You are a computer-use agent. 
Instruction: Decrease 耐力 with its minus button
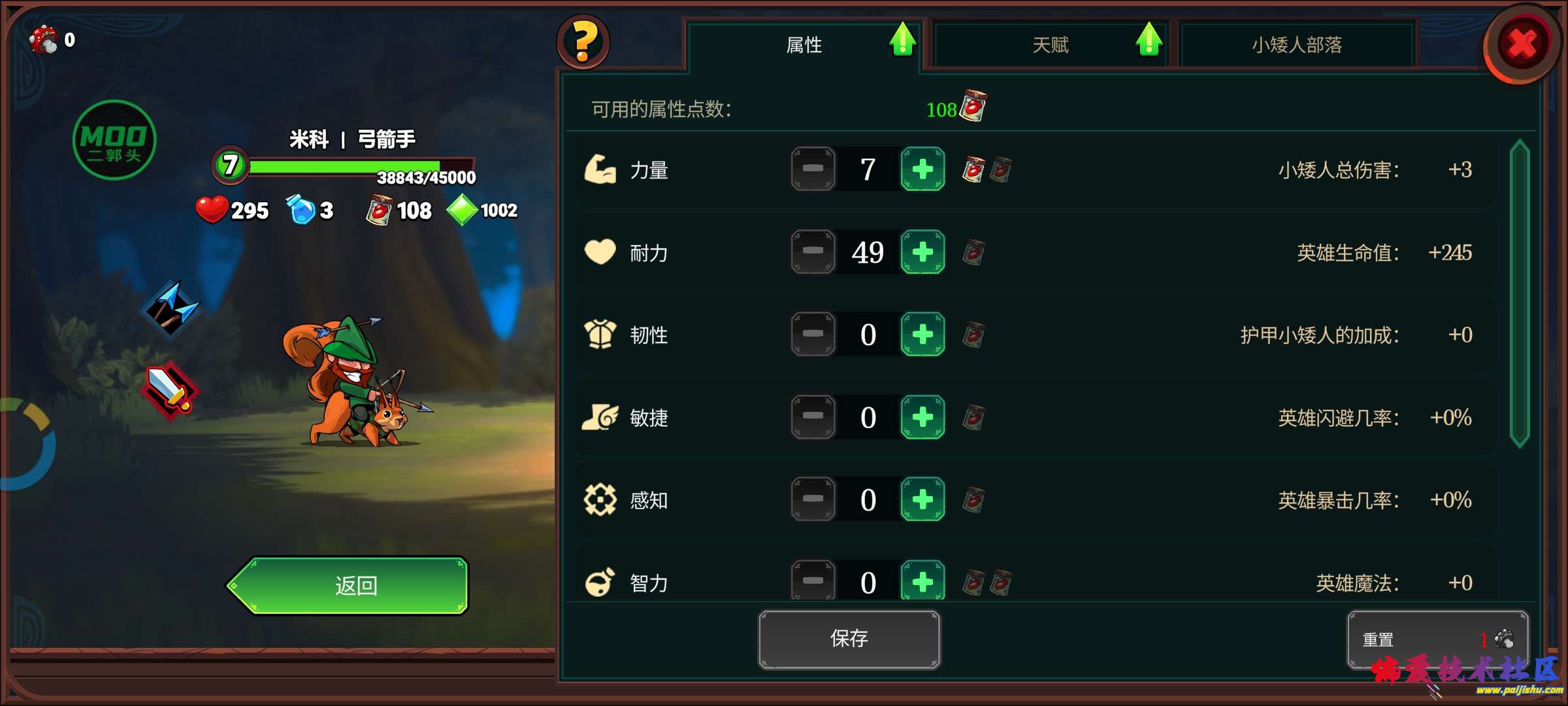coord(812,252)
